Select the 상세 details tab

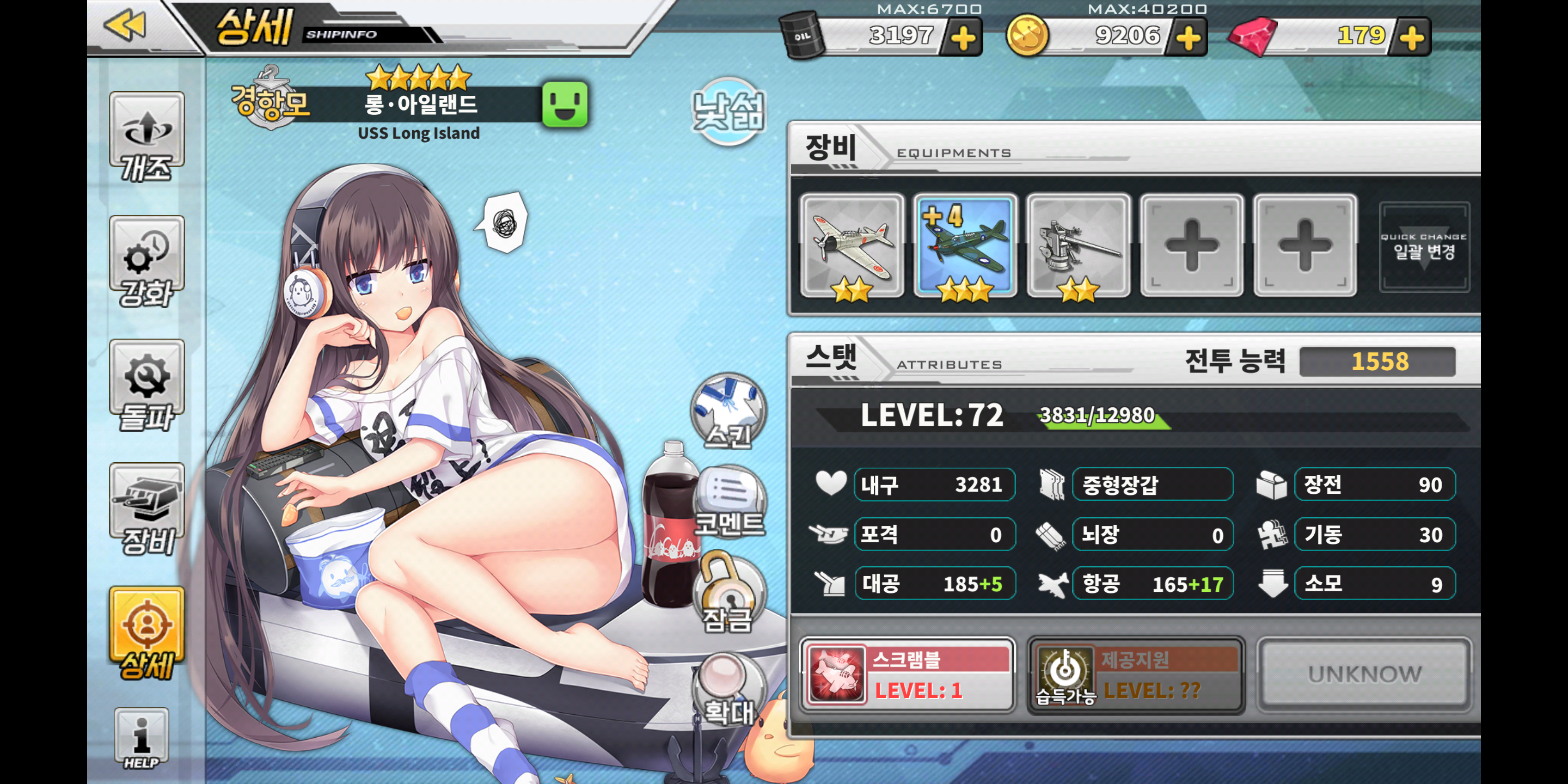coord(146,633)
